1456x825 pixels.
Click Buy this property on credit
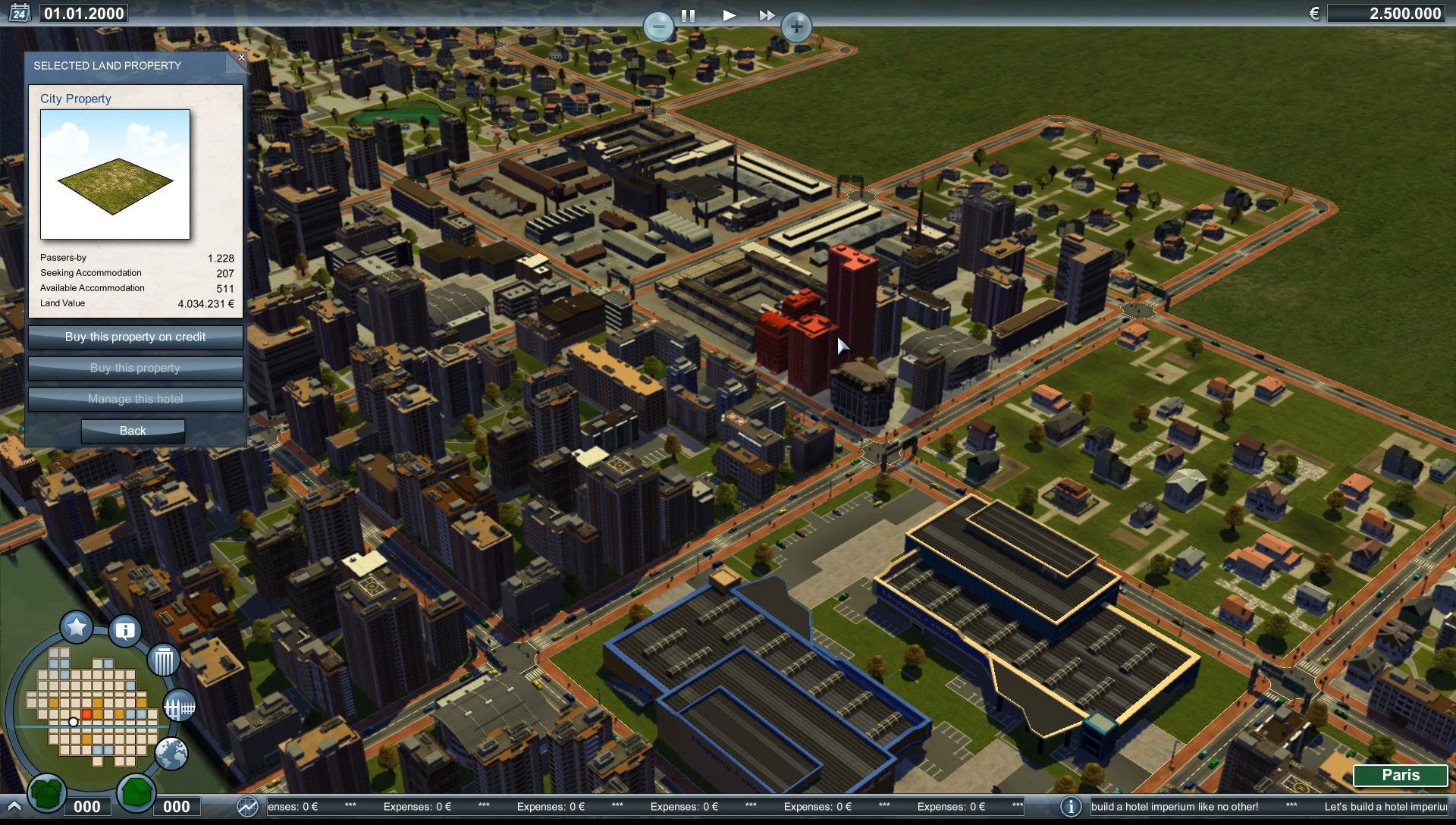[x=135, y=337]
